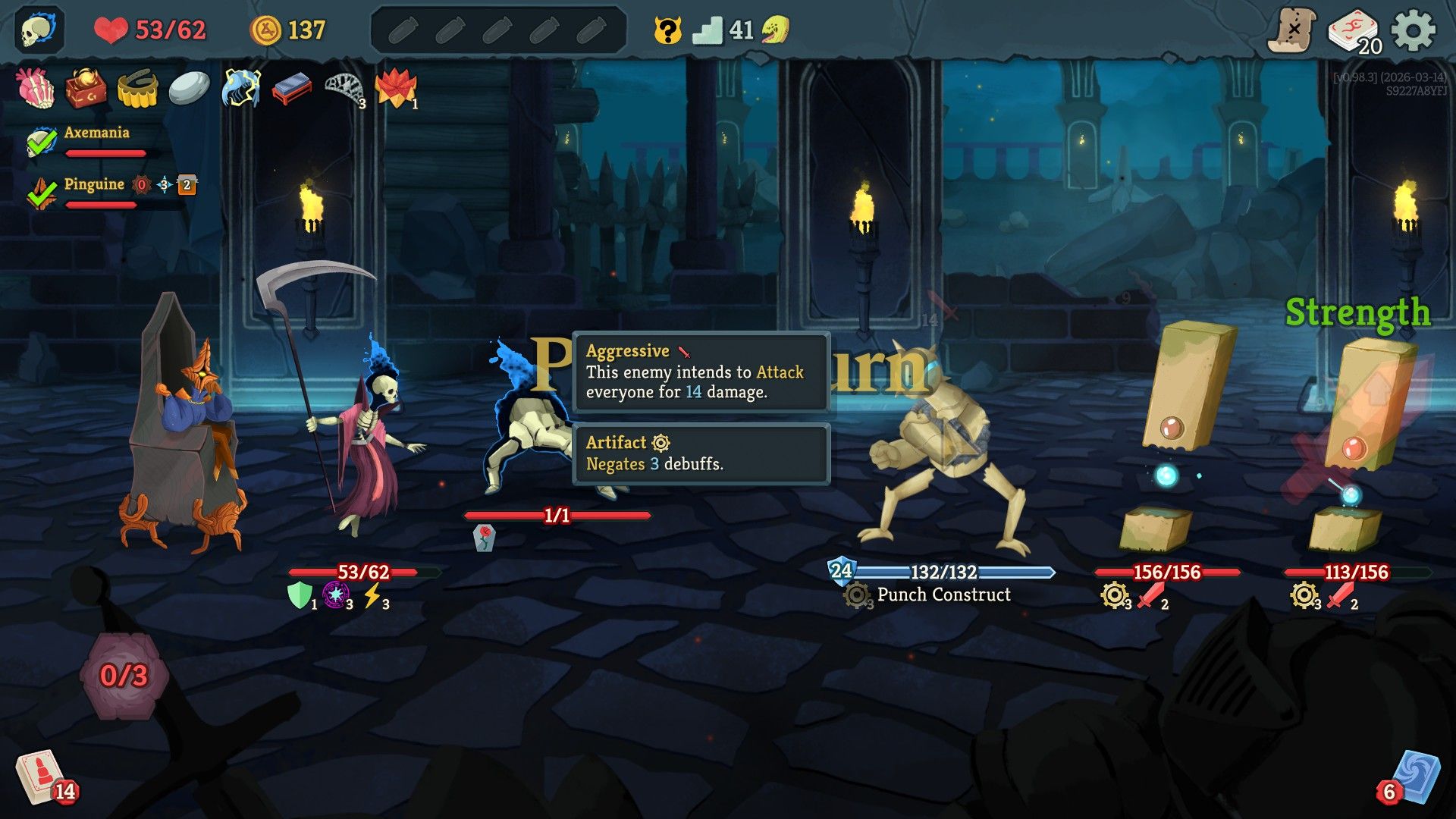Open the map scroll icon
The image size is (1456, 819).
[1292, 31]
